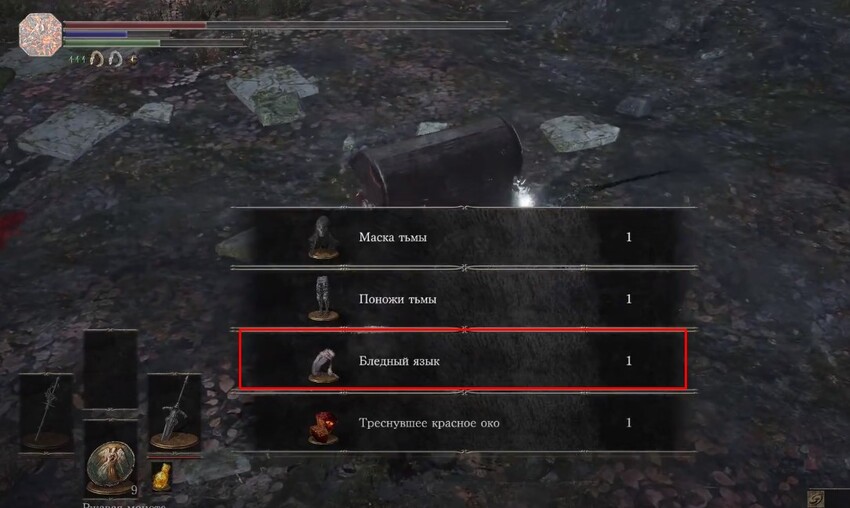Select the spear left-hand weapon slot

pos(46,412)
